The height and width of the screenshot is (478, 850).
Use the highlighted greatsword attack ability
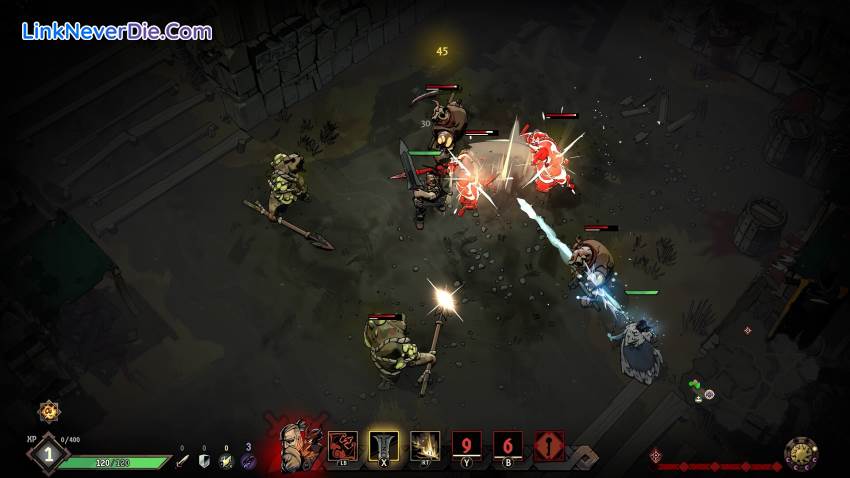[384, 446]
